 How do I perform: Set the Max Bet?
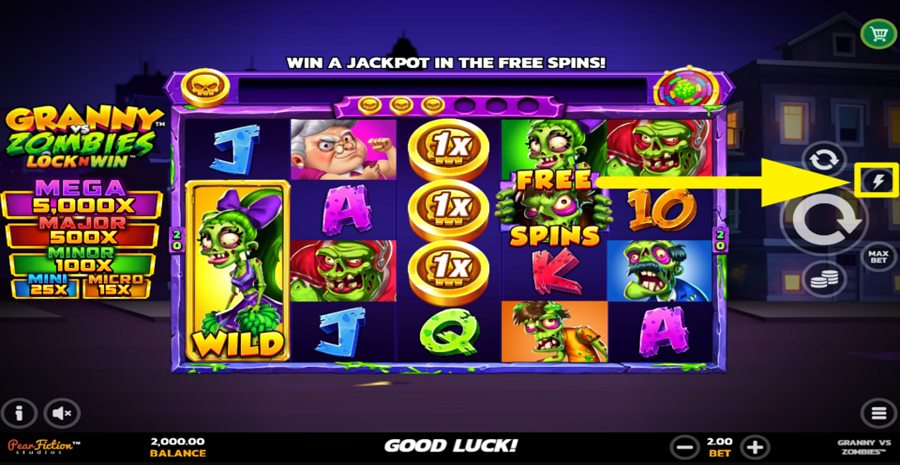877,257
